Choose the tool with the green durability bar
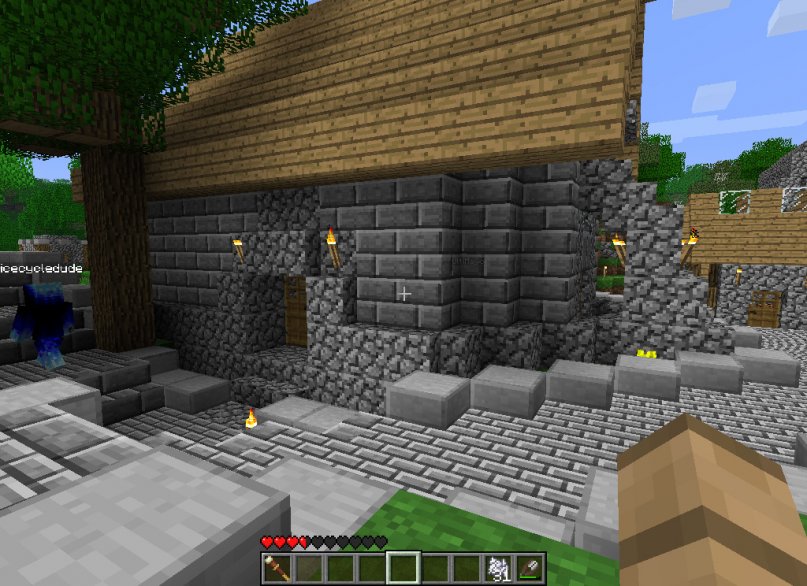Image resolution: width=807 pixels, height=586 pixels. click(530, 568)
